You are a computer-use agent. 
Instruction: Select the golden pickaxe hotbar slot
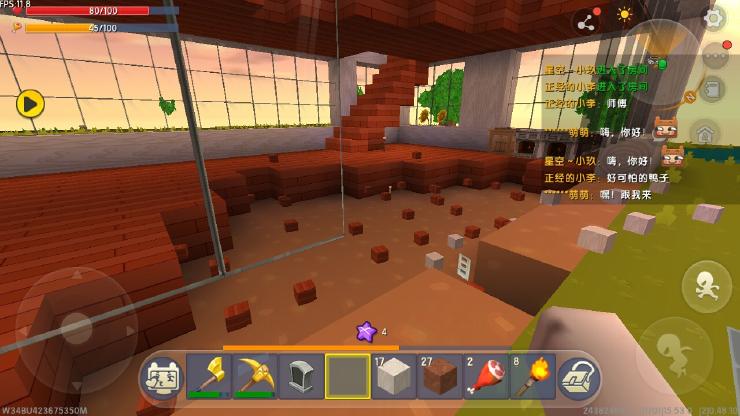click(255, 376)
